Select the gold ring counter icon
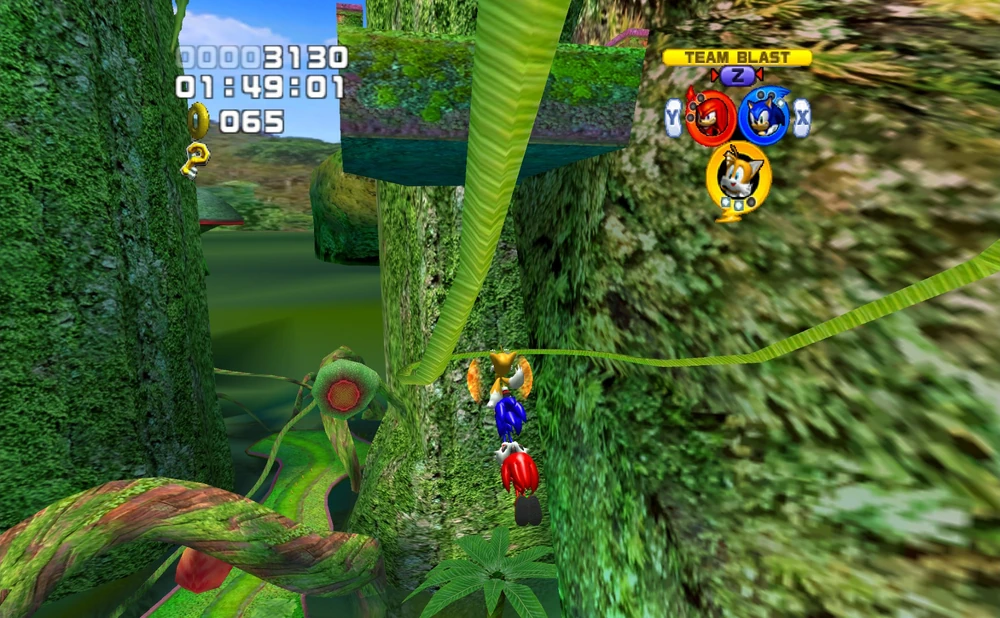Screen dimensions: 1000x618 click(198, 121)
